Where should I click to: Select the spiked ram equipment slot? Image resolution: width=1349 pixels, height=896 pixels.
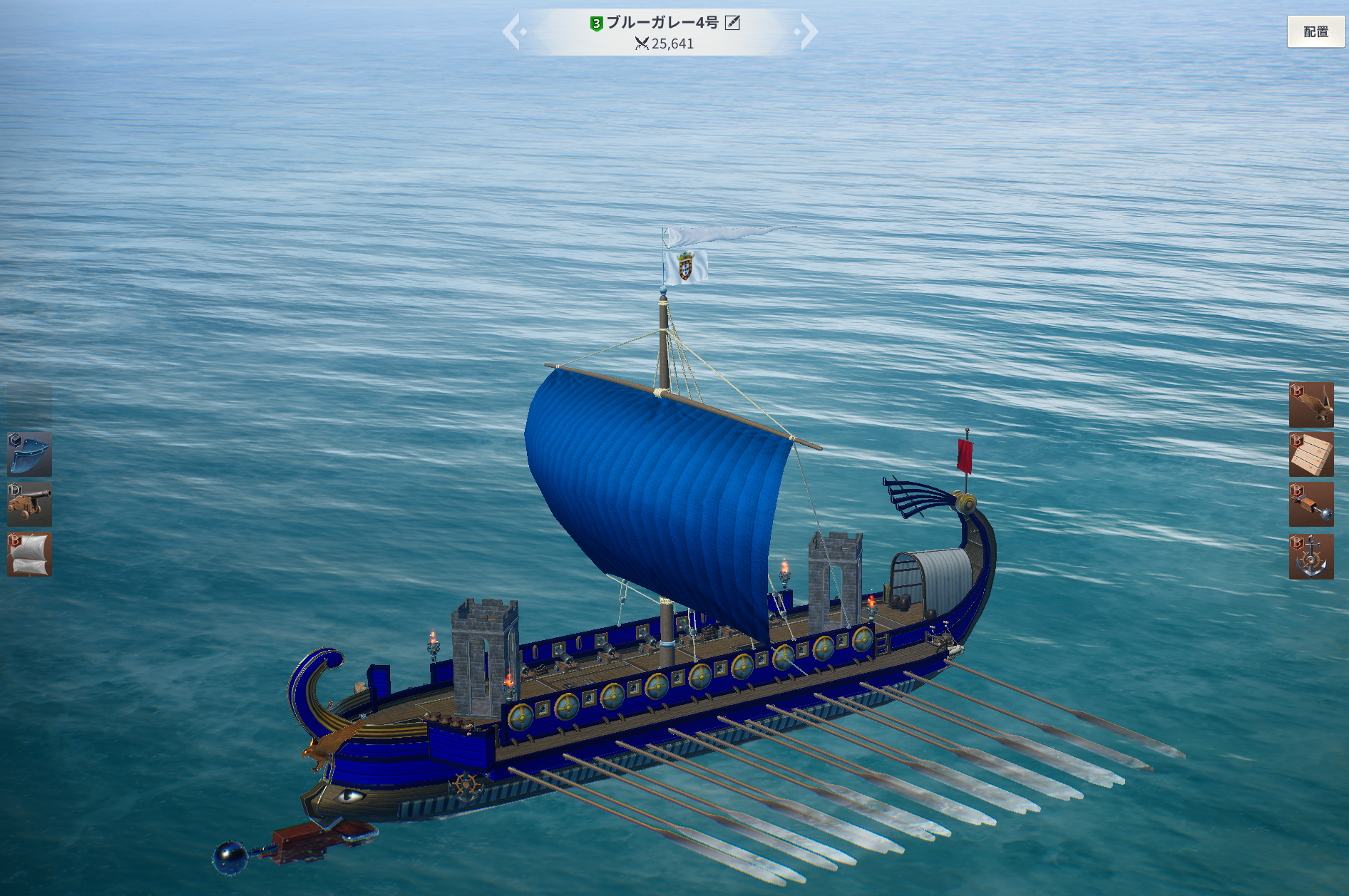click(x=1311, y=505)
